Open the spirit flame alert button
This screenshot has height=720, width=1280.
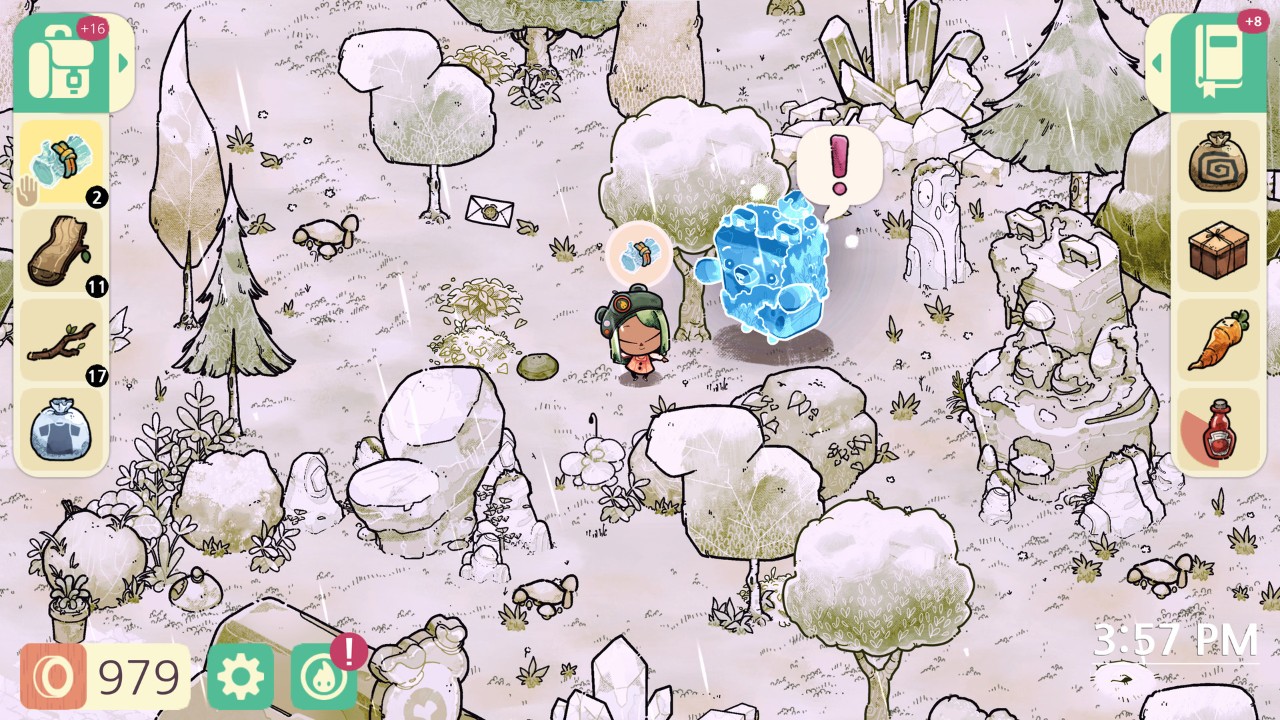[322, 674]
